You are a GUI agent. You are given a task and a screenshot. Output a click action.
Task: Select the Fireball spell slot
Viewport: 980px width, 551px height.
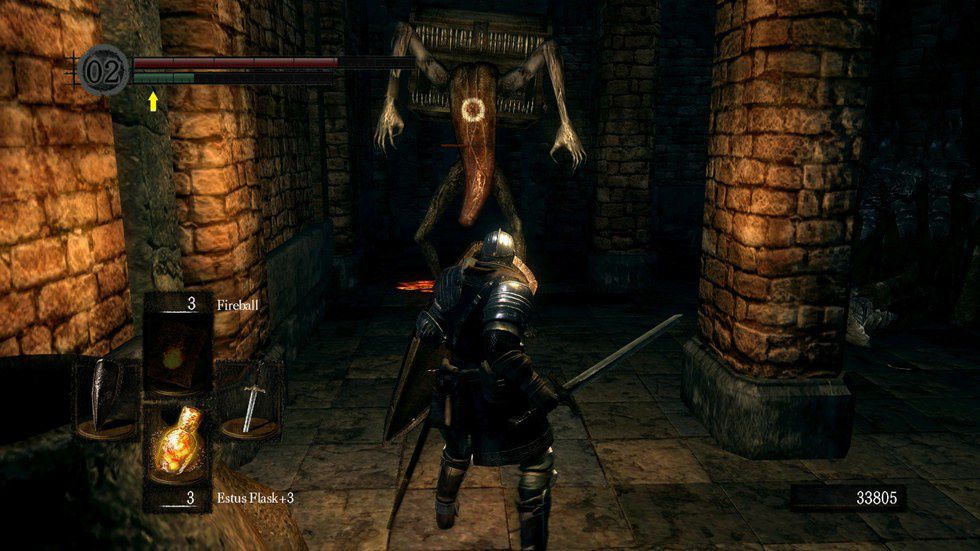180,346
